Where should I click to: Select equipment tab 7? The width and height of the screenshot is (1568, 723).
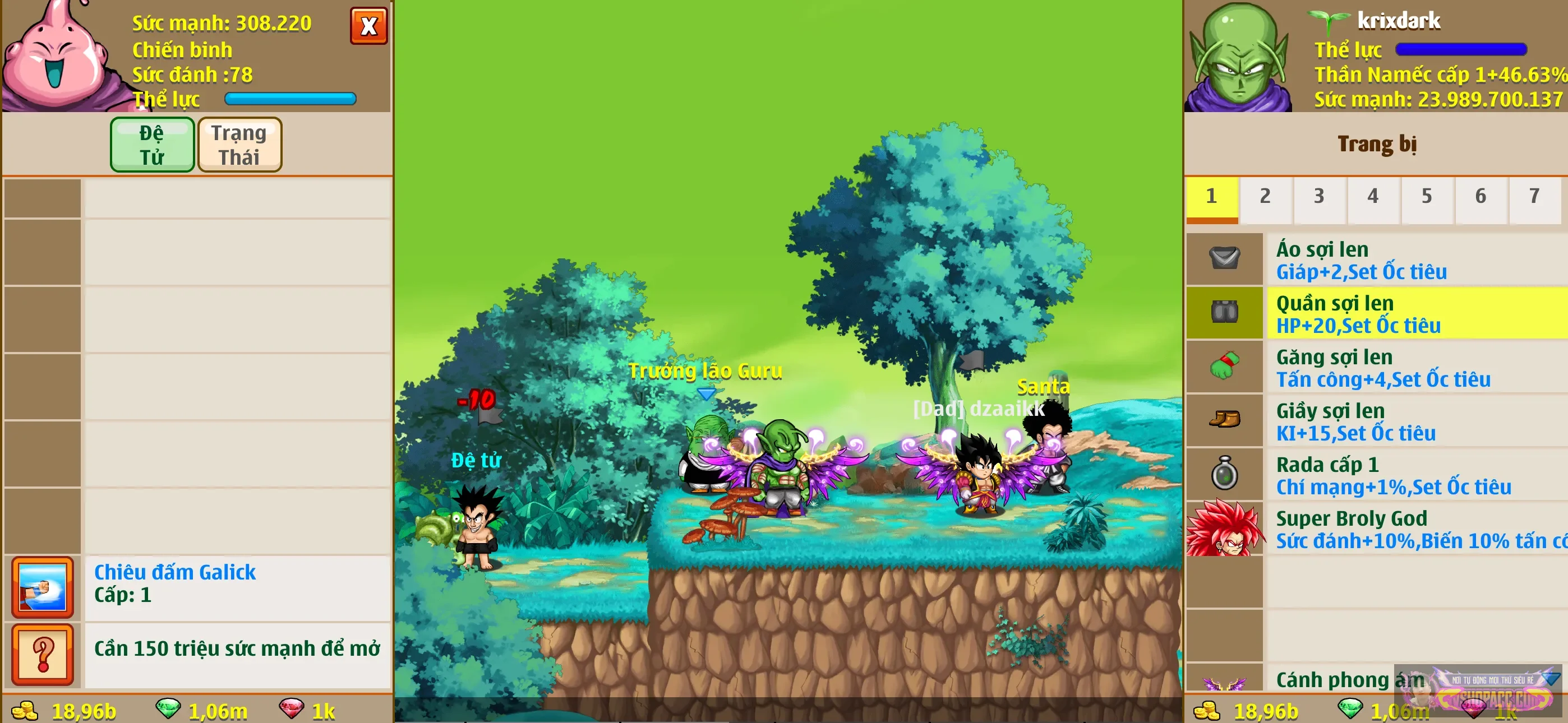pyautogui.click(x=1534, y=198)
